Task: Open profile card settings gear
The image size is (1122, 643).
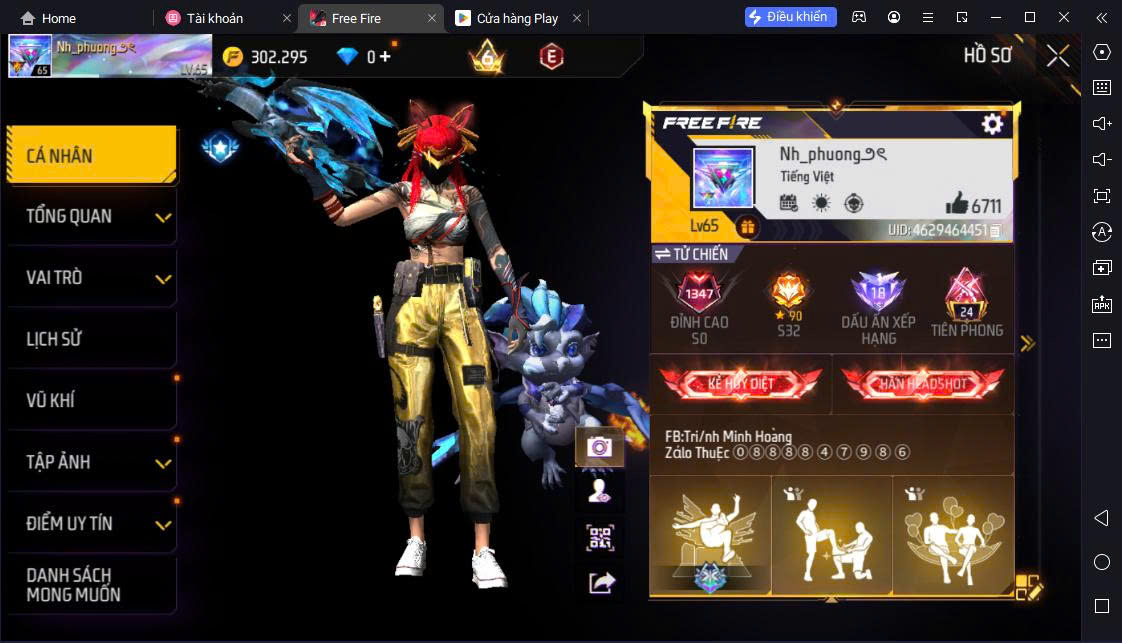Action: (992, 123)
